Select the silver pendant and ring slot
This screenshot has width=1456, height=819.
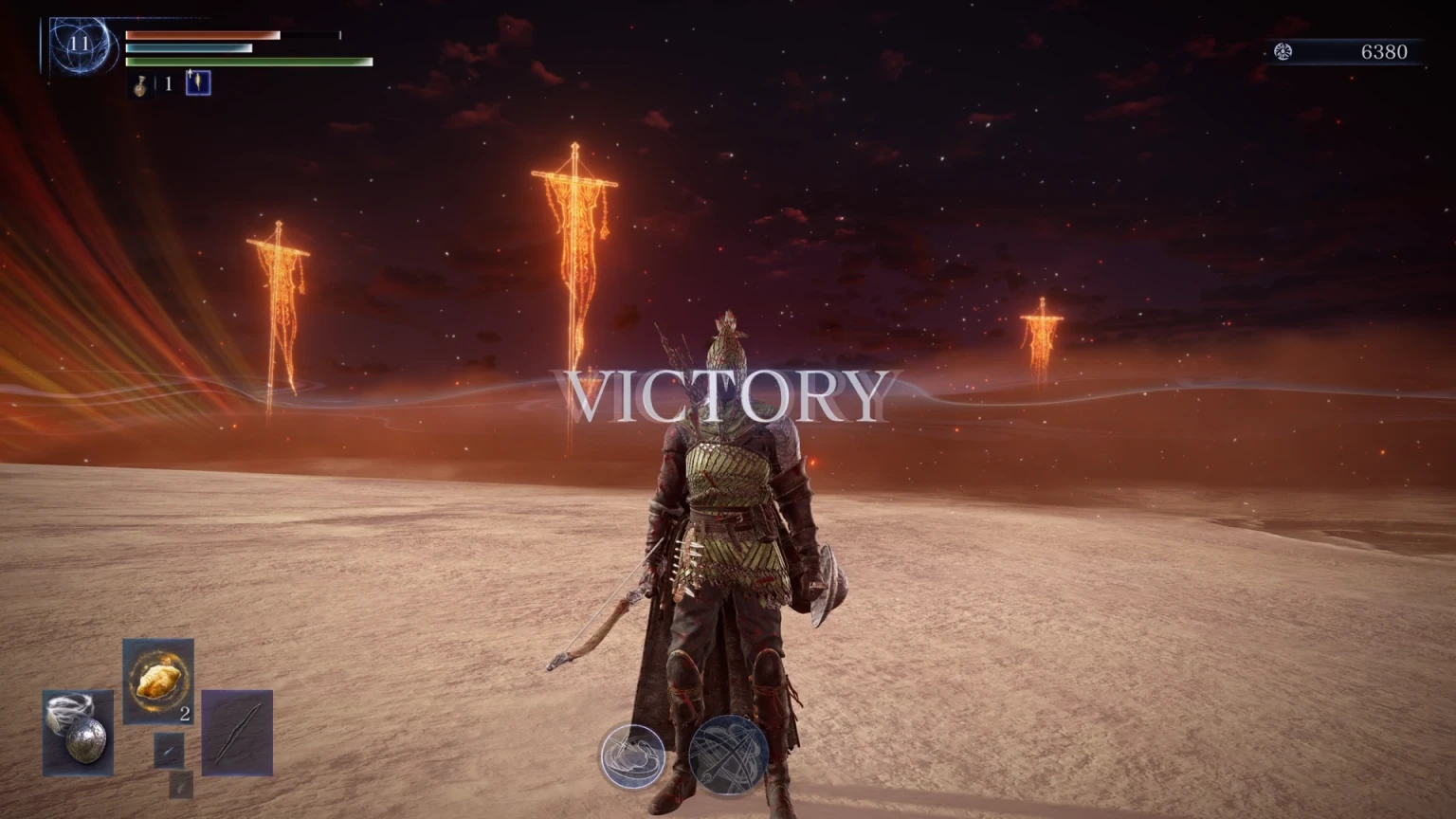pyautogui.click(x=78, y=732)
